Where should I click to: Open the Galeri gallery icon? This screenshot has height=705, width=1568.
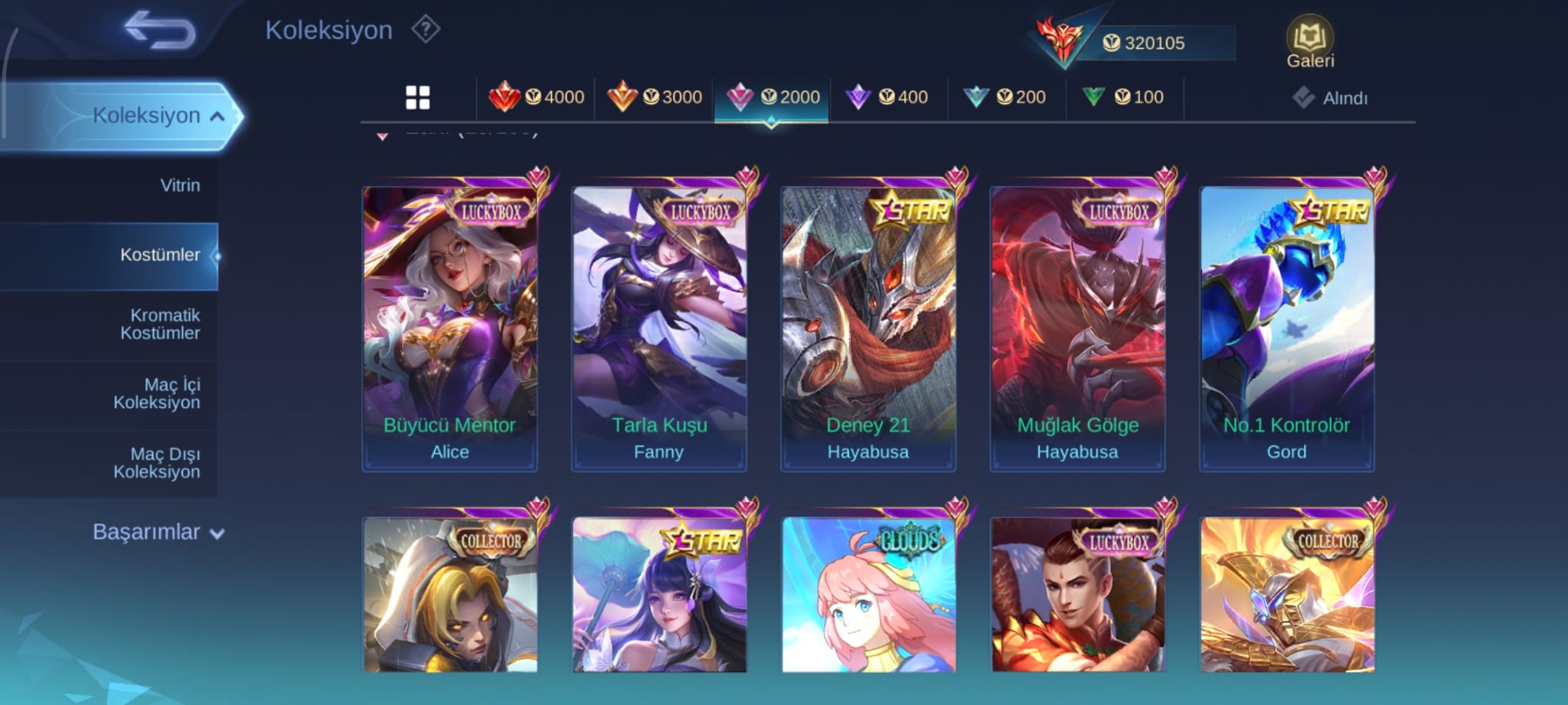pyautogui.click(x=1309, y=42)
